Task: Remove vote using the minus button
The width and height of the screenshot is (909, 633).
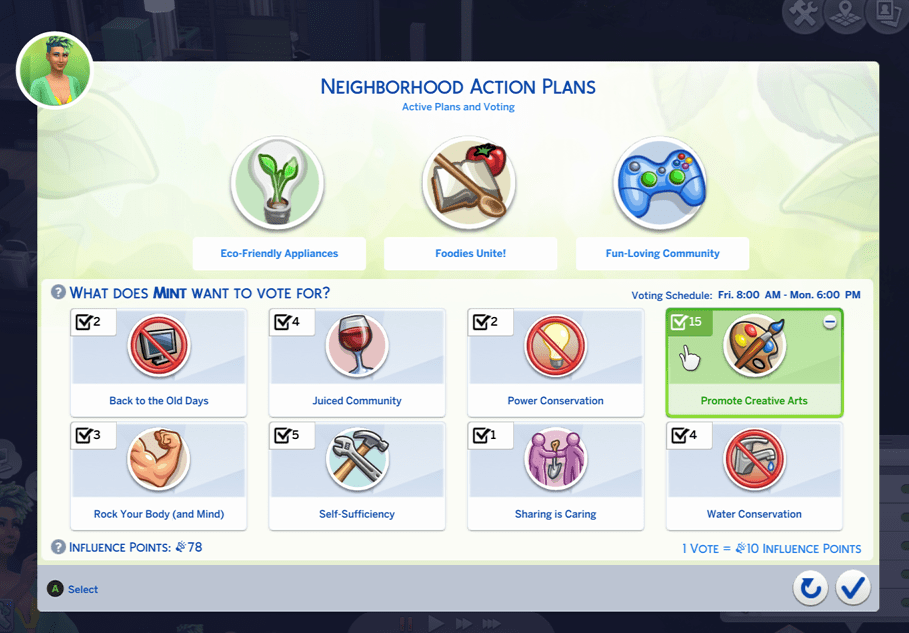Action: (830, 322)
